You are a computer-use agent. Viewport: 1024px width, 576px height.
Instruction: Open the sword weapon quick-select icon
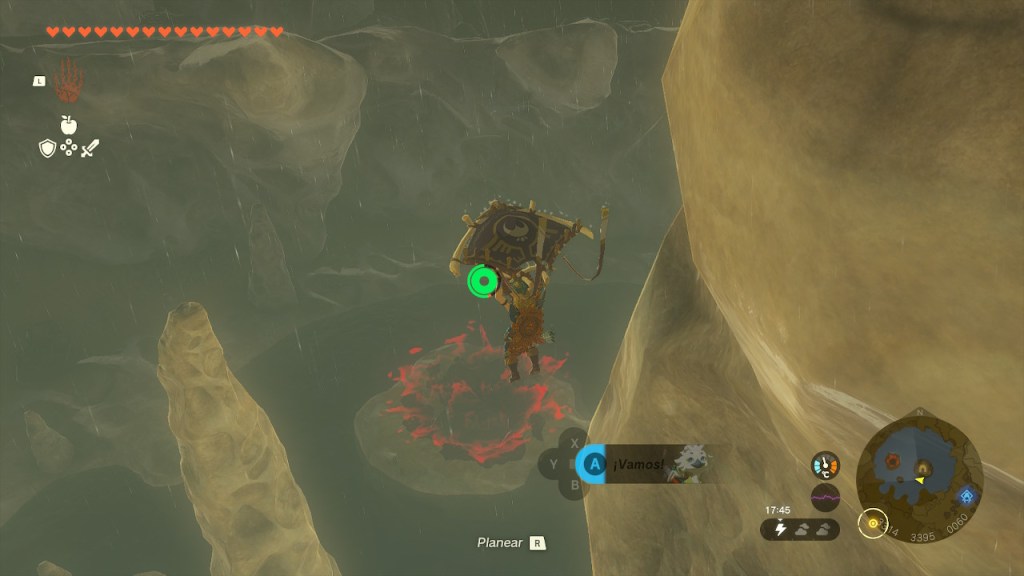(90, 148)
